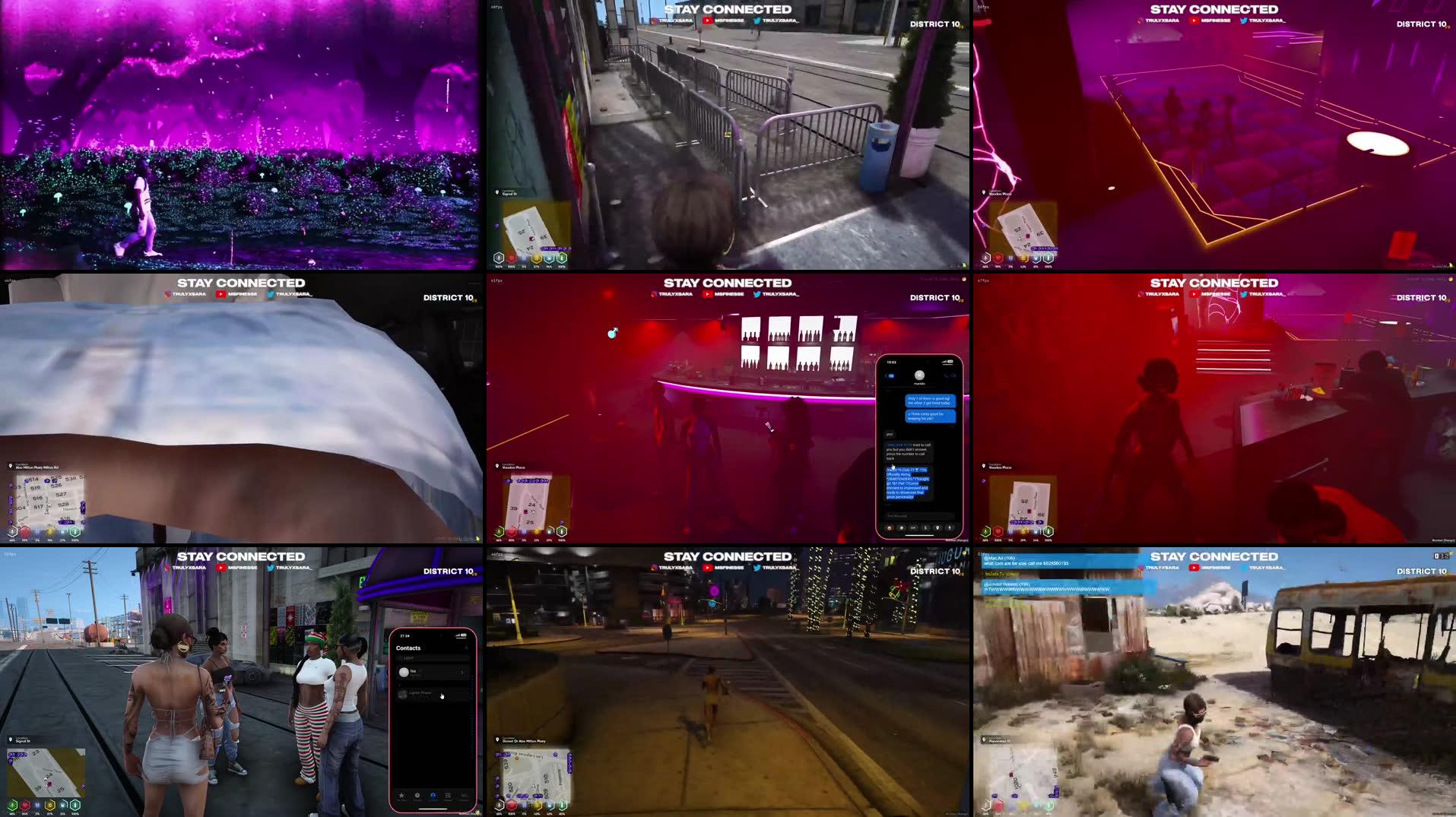The image size is (1456, 817).
Task: Tap the plus button to add a contact
Action: 466,648
